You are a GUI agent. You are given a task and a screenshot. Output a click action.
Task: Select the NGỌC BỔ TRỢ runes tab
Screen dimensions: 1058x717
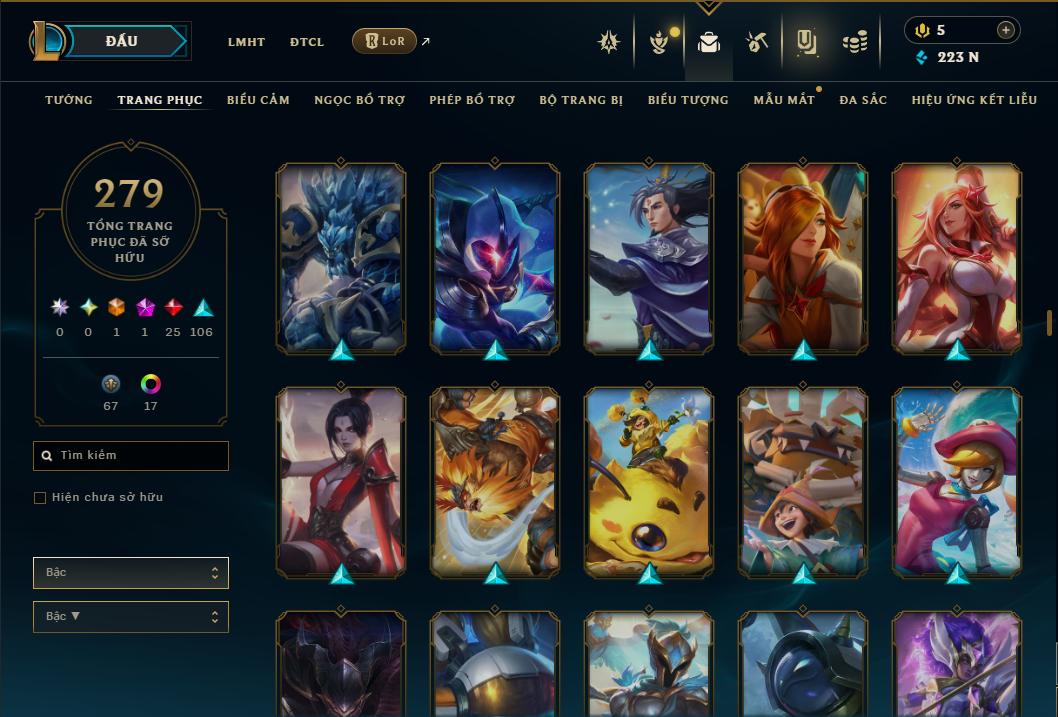(359, 100)
